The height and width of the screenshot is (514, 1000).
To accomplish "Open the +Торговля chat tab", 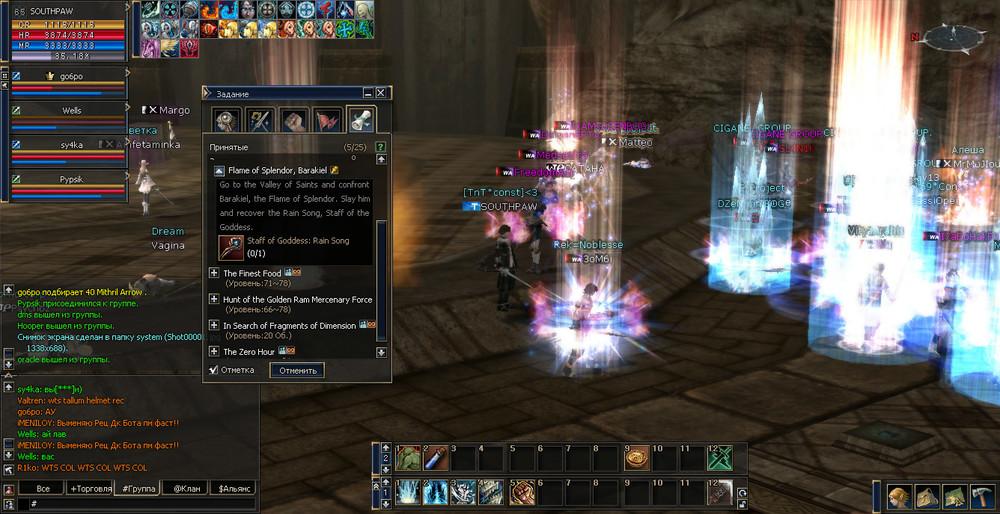I will 89,488.
